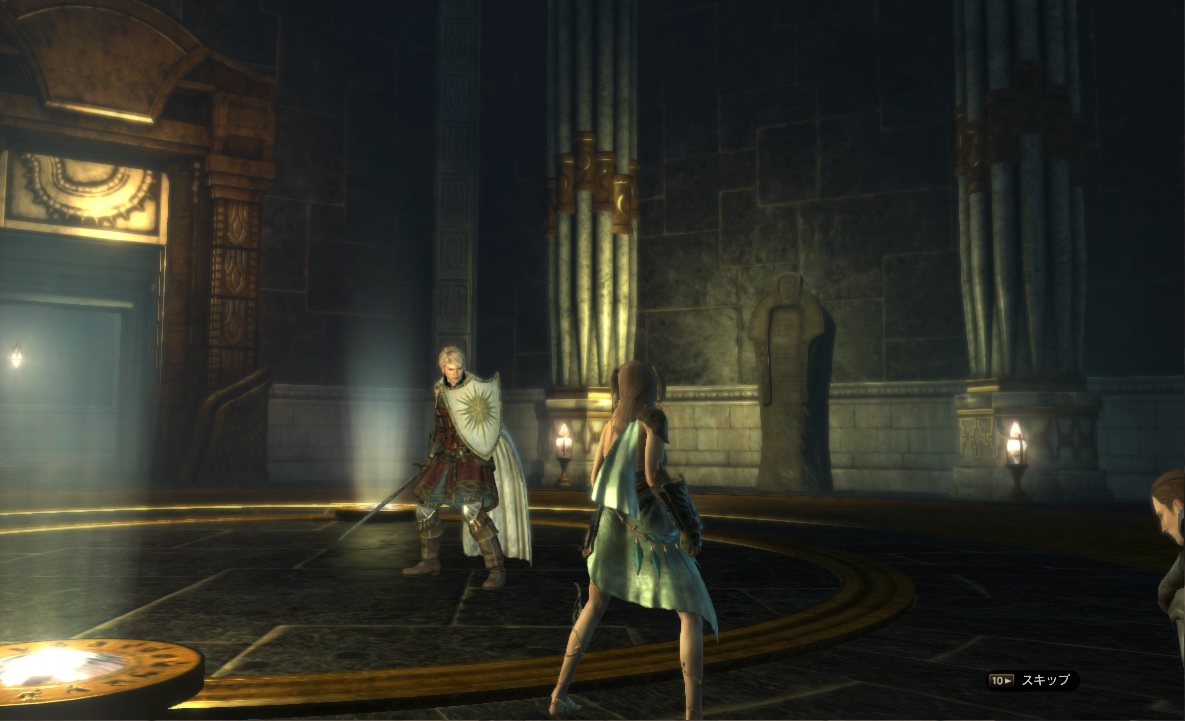Skip the cutscene with the スキップ button
Screen dimensions: 1185x721
coord(1033,681)
